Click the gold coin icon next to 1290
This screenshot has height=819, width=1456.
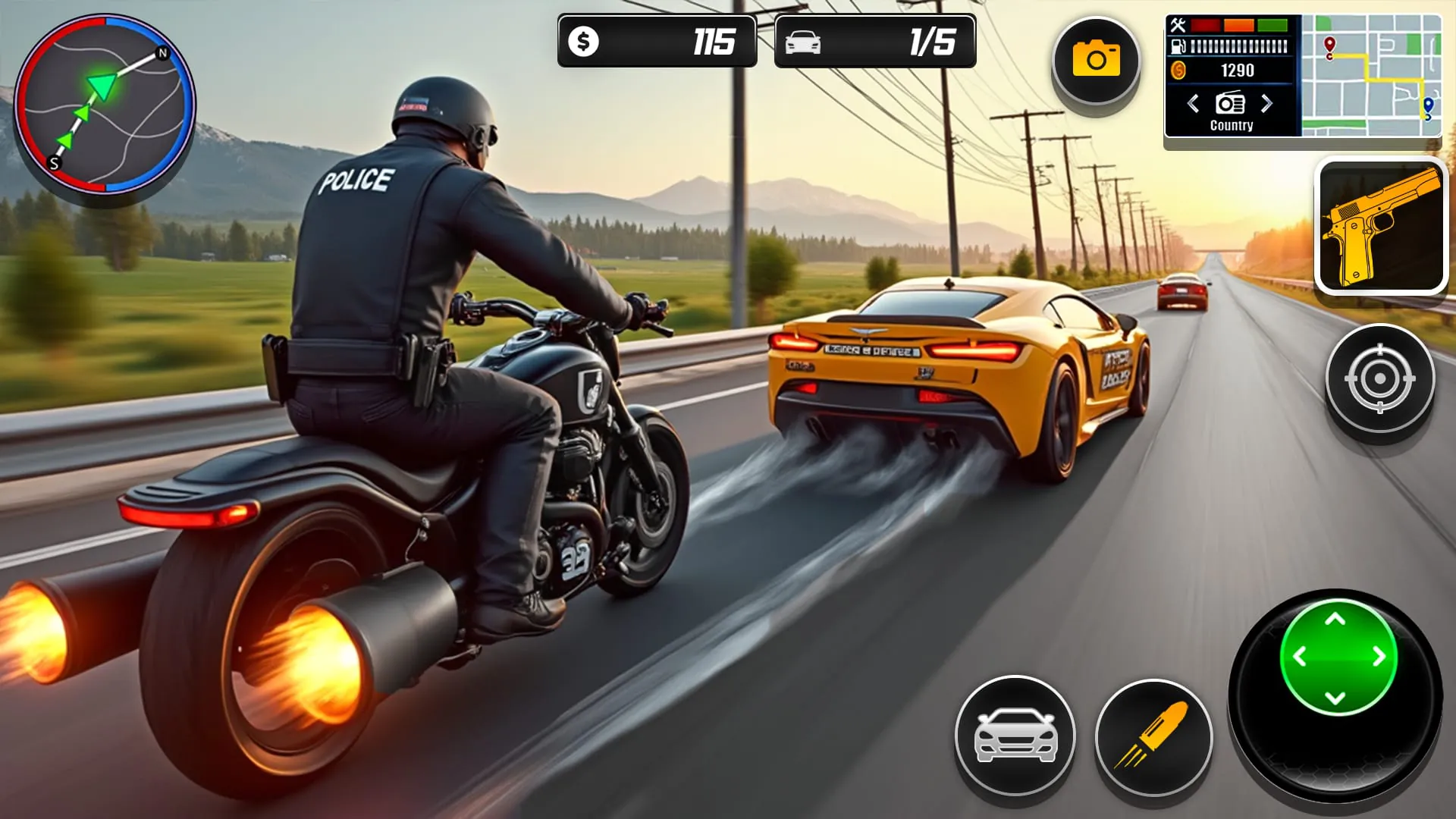[x=1179, y=70]
